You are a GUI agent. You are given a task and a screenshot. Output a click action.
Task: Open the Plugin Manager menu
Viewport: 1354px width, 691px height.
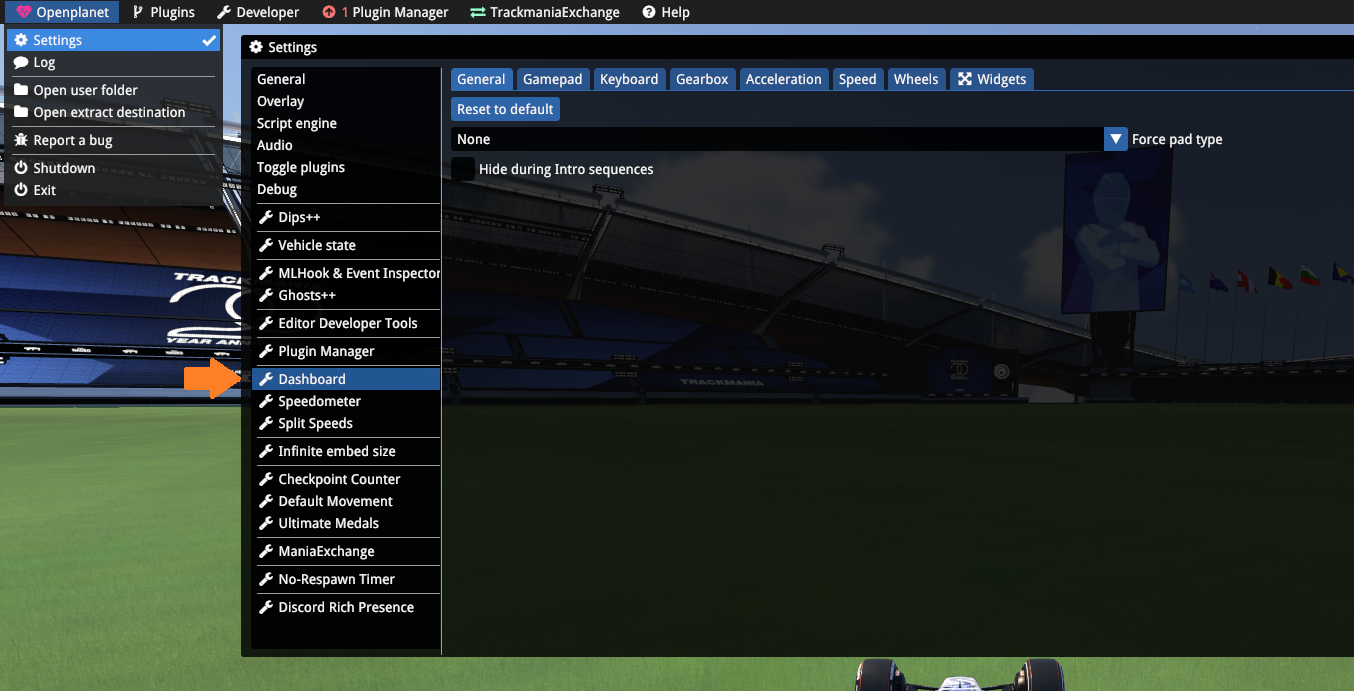386,12
